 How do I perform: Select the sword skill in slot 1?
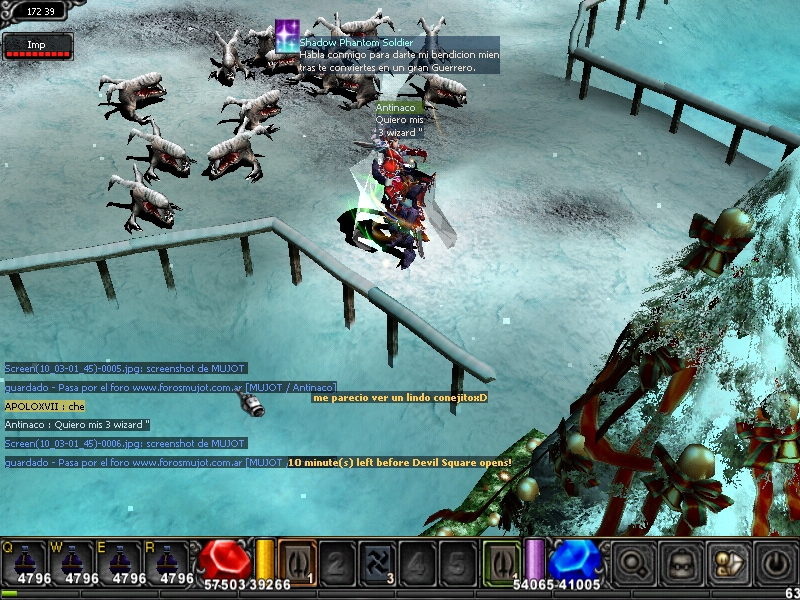tap(297, 561)
